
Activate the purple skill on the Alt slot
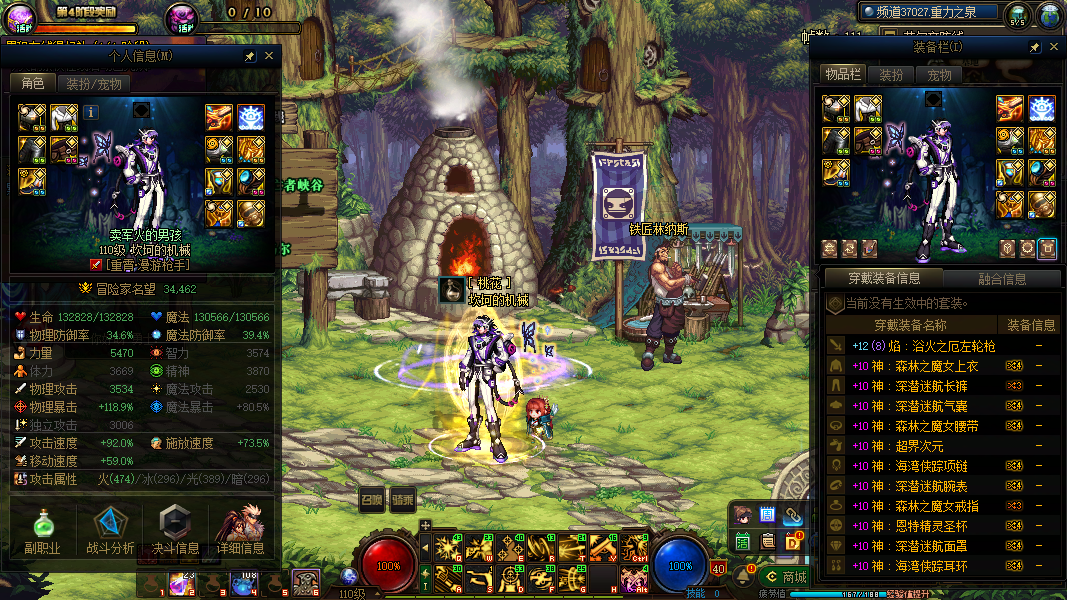(633, 579)
